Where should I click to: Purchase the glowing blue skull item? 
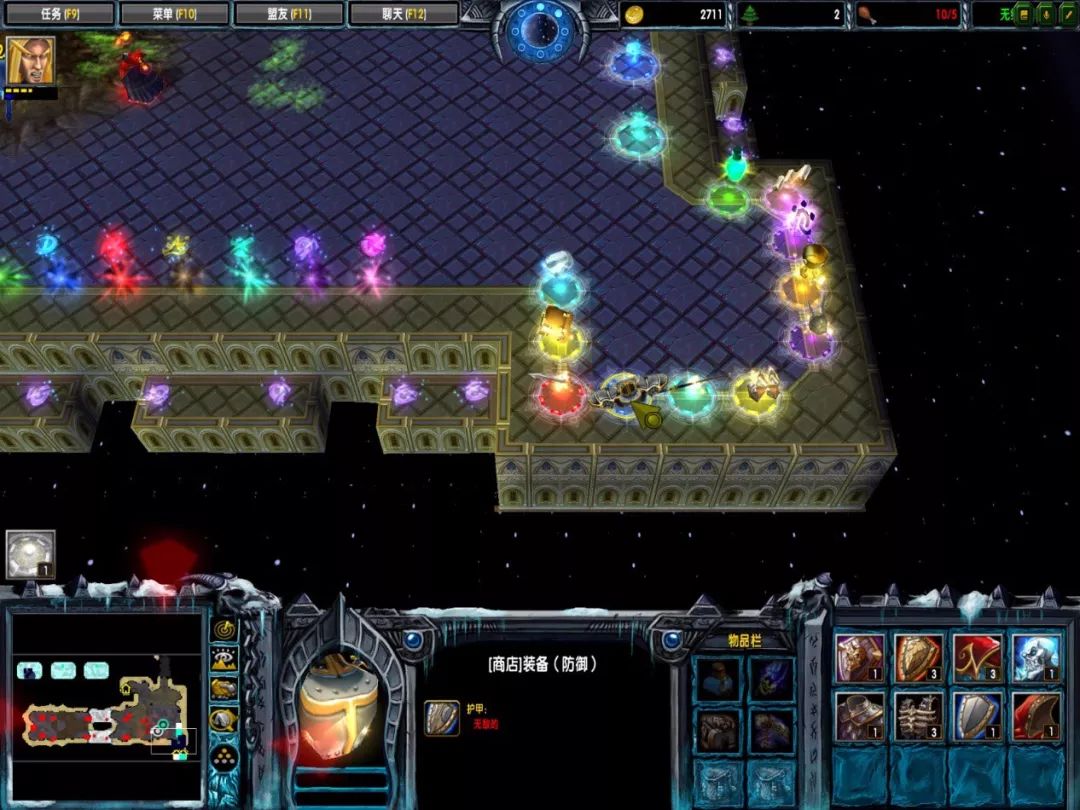click(1036, 659)
